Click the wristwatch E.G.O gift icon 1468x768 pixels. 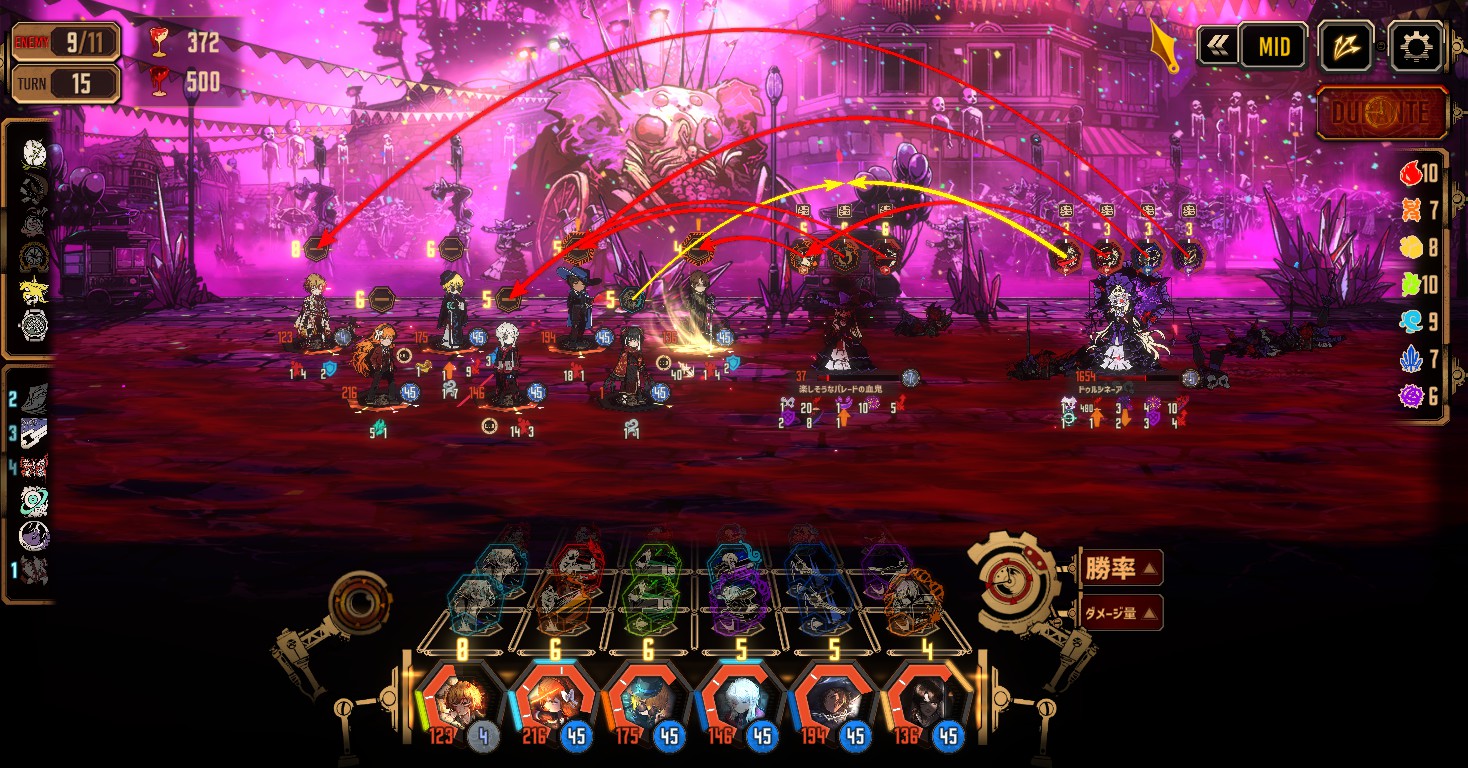(x=34, y=325)
